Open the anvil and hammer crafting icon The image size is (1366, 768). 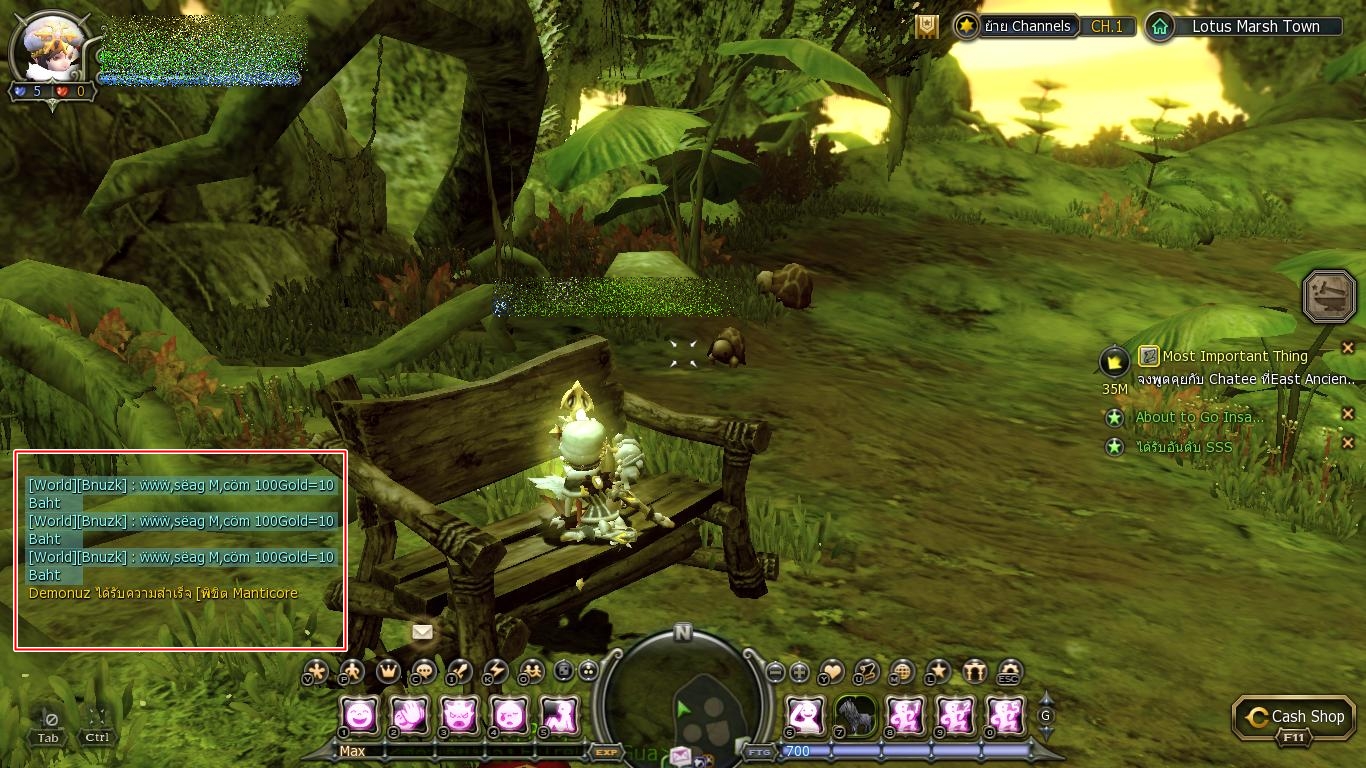[1329, 296]
